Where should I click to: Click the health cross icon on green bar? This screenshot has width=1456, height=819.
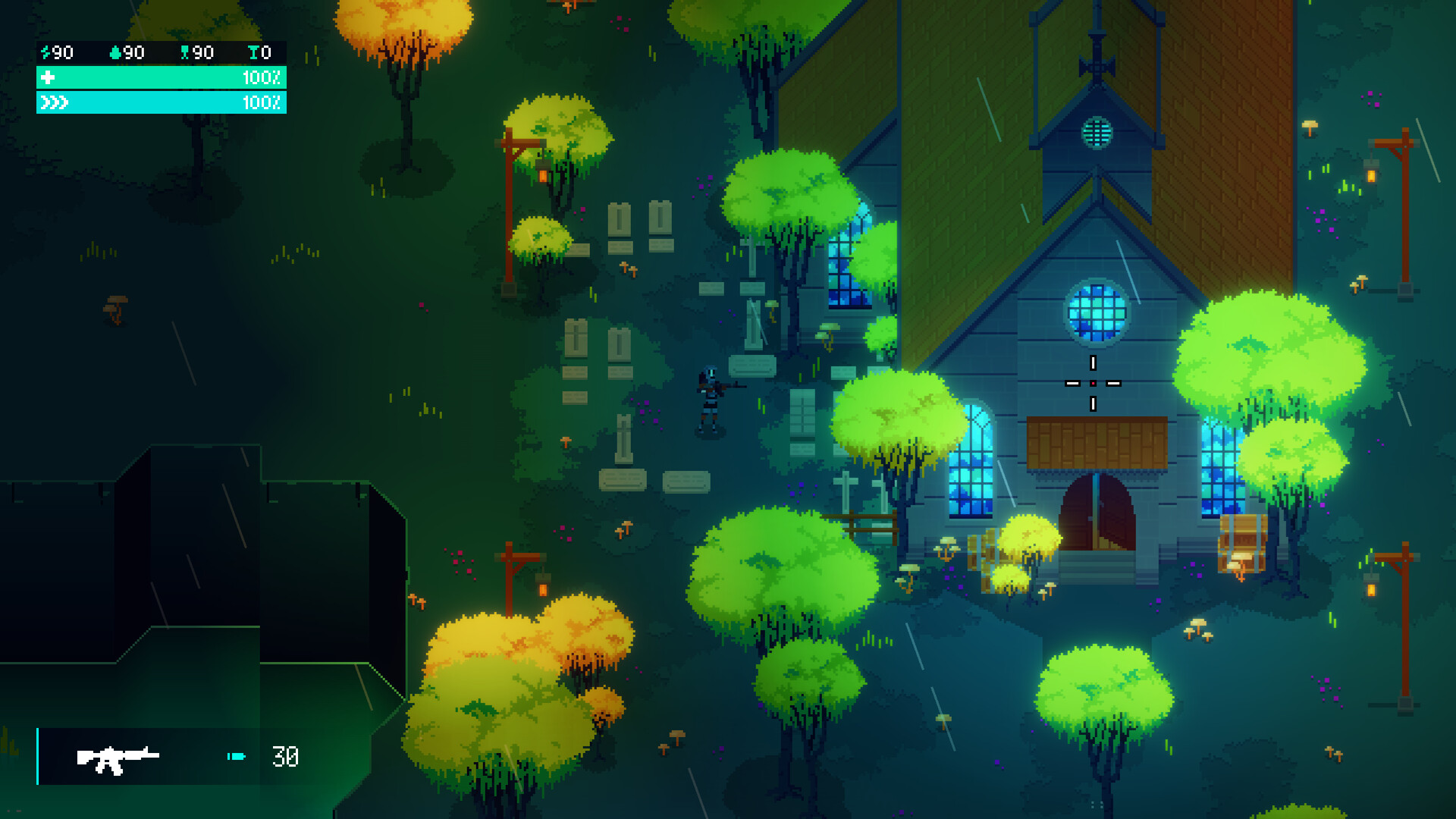(47, 77)
